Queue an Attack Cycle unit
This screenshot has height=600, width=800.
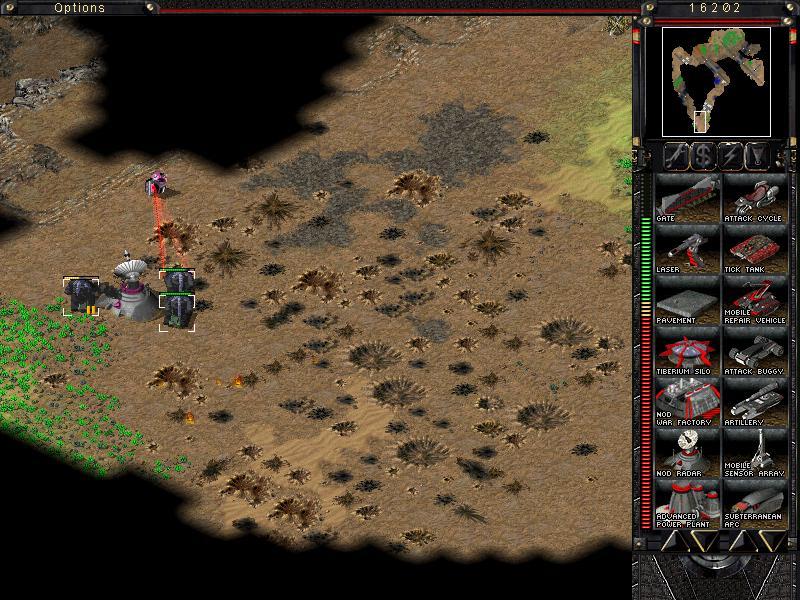pos(755,198)
